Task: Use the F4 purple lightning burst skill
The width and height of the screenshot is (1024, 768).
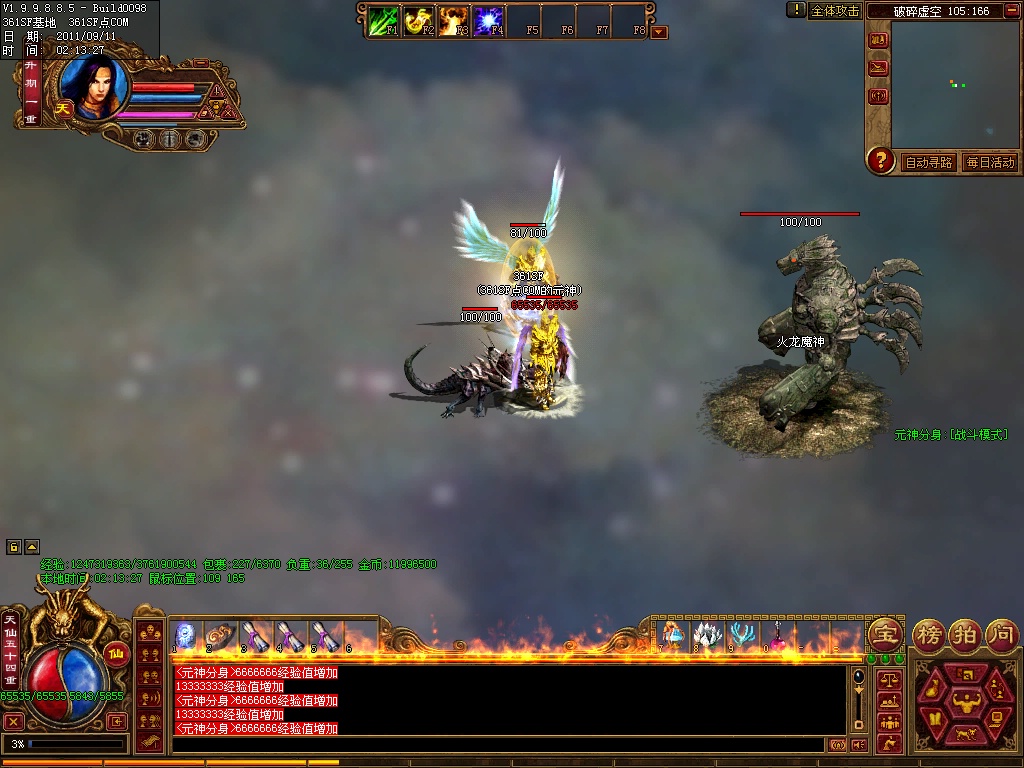Action: click(488, 20)
